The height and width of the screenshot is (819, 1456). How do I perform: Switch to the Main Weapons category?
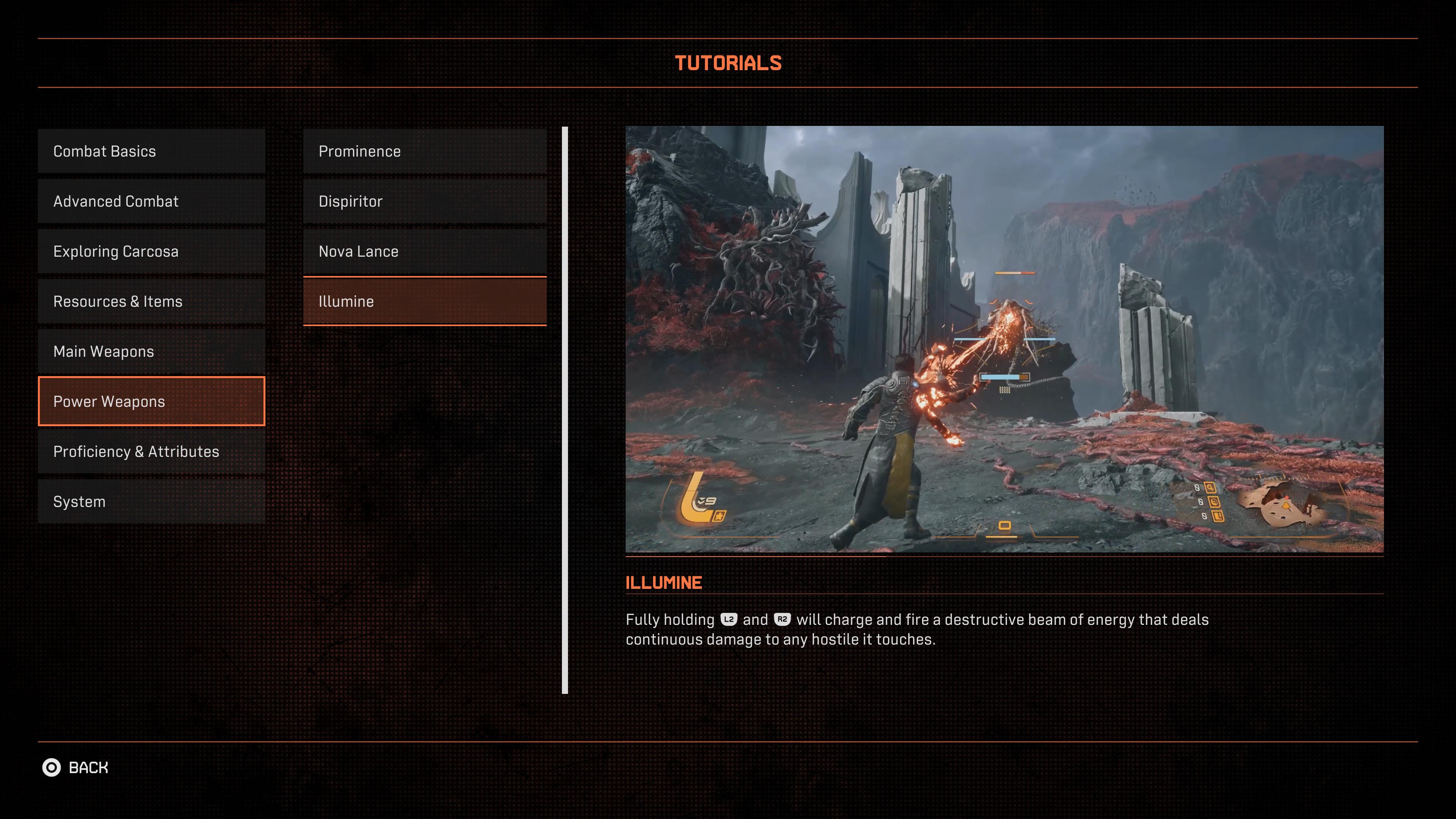click(x=151, y=351)
